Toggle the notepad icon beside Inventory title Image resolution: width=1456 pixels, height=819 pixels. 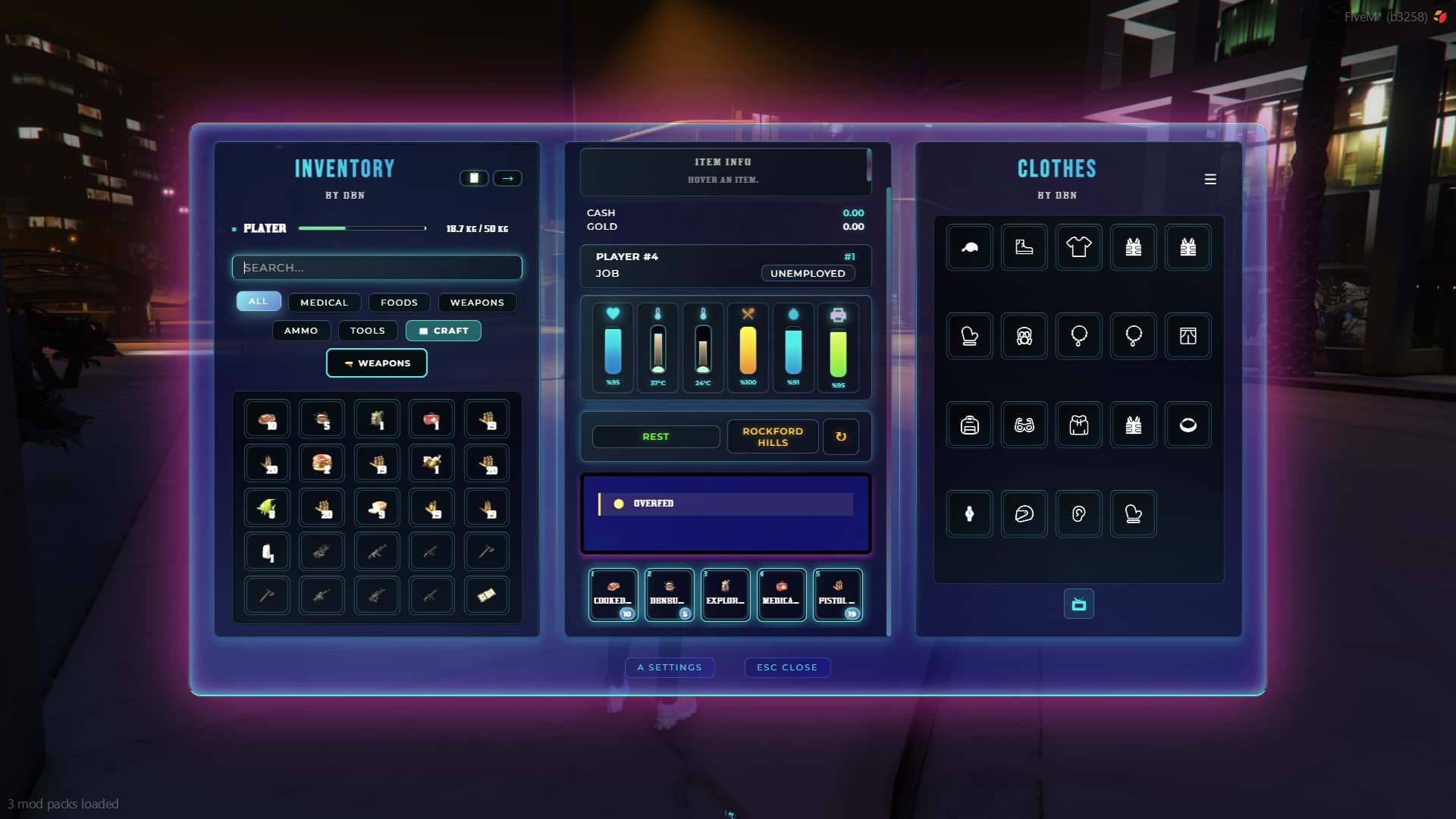tap(475, 178)
